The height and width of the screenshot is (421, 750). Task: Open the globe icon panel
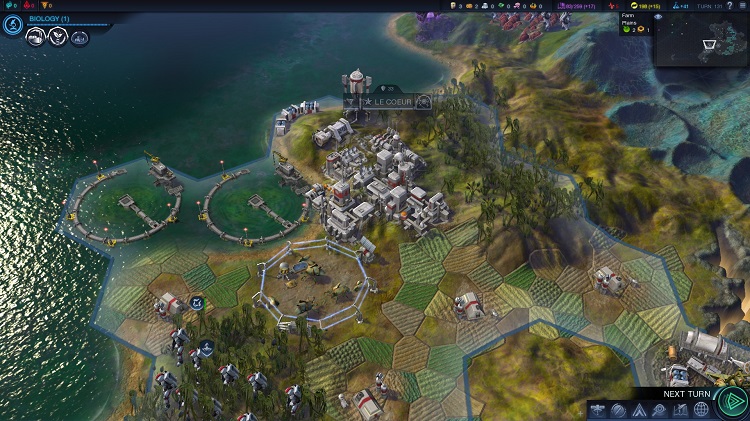[701, 409]
